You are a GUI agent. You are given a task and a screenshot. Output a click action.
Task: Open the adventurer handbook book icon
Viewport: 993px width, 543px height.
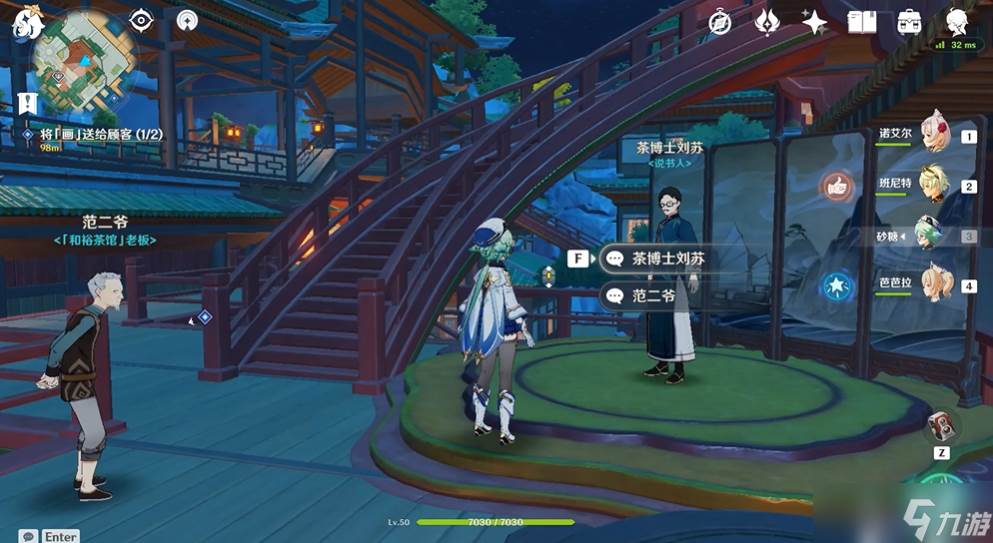pyautogui.click(x=861, y=22)
